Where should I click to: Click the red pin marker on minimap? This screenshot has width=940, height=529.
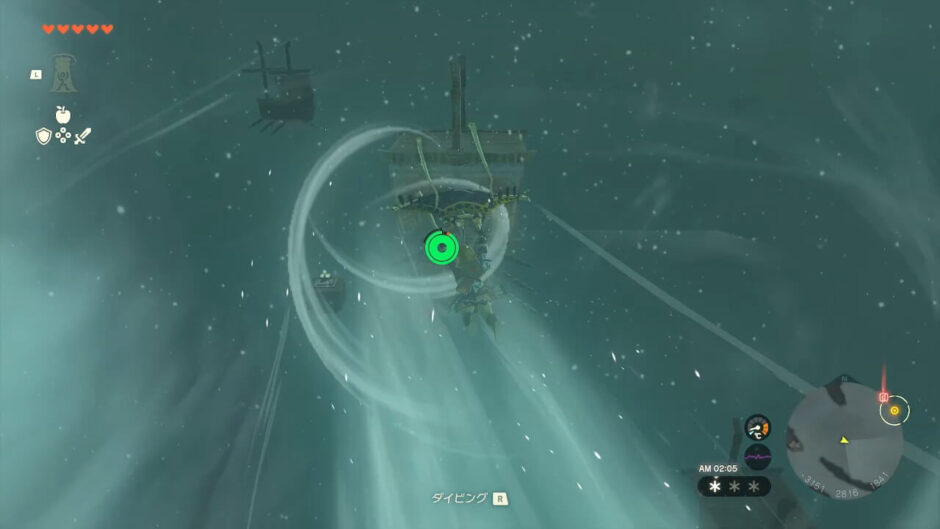point(883,396)
